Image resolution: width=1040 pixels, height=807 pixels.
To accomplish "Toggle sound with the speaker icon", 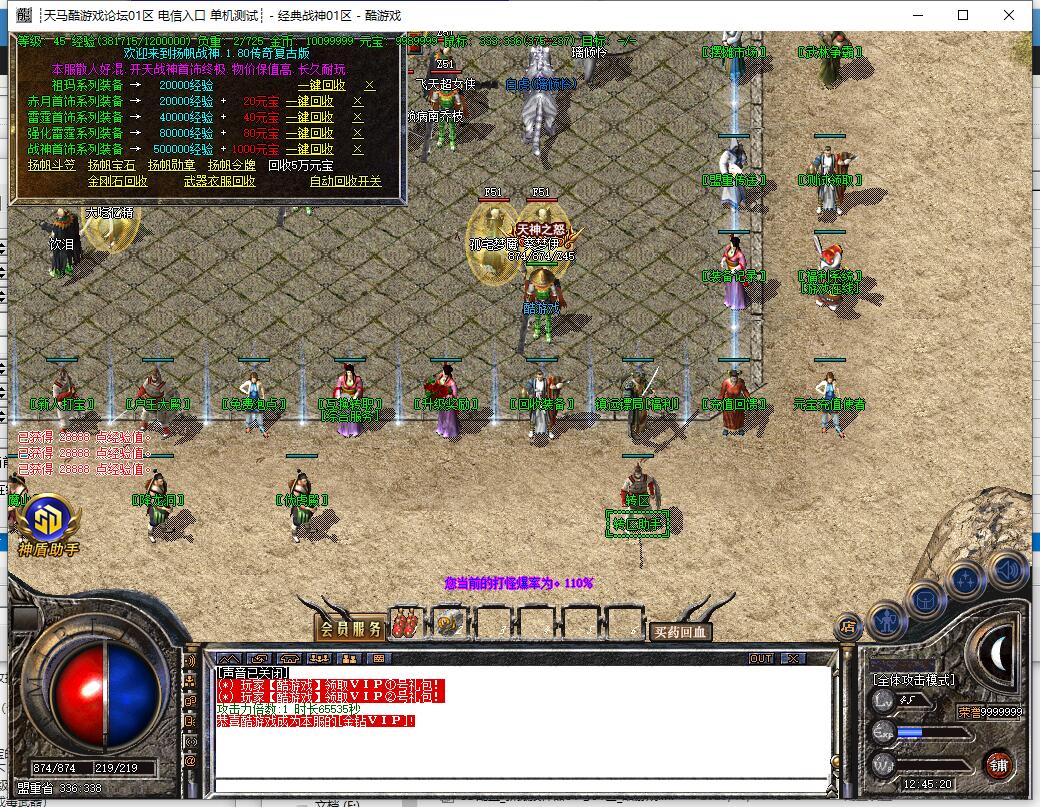I will tap(1007, 571).
